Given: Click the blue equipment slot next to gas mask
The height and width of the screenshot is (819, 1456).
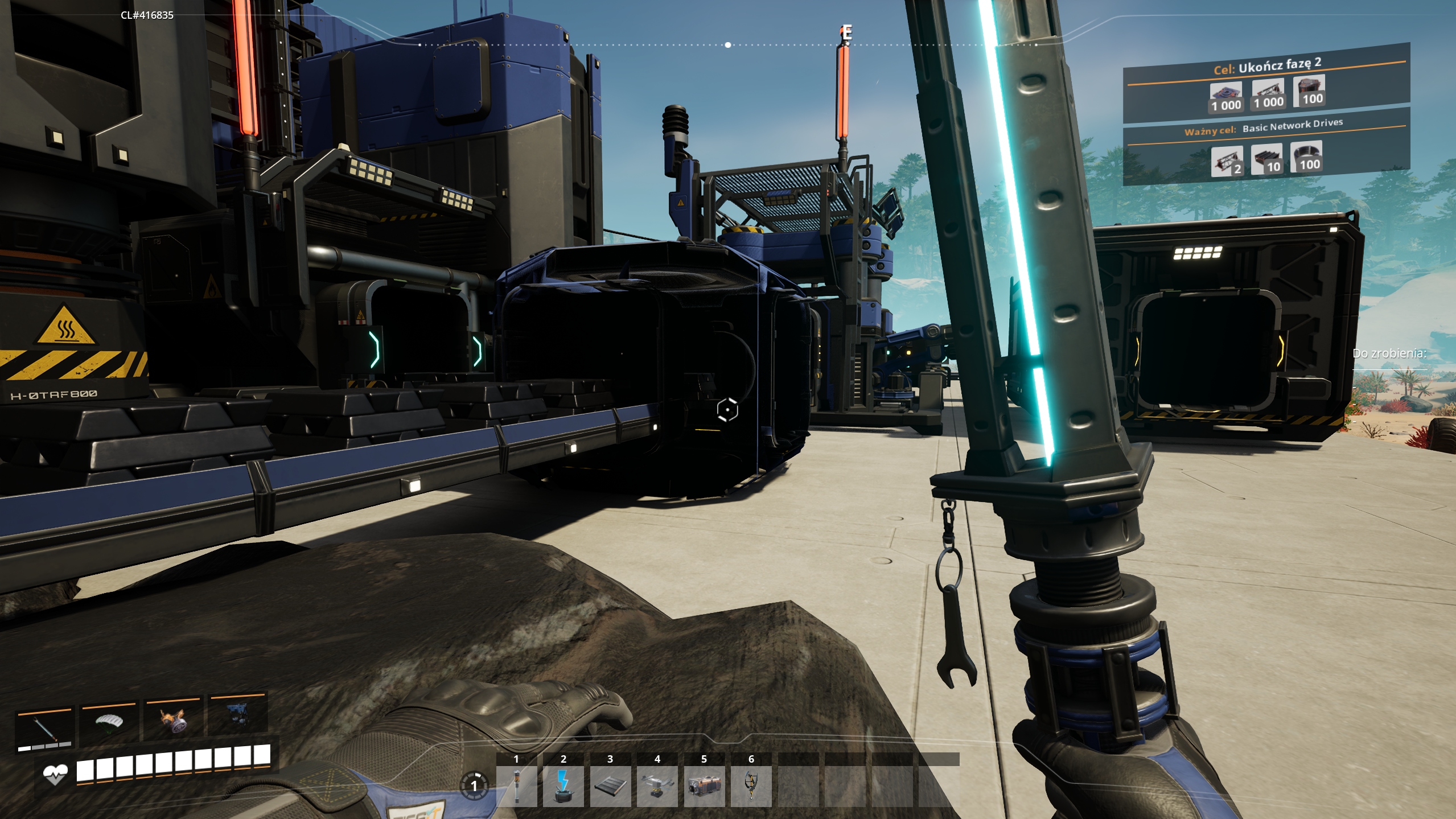Looking at the screenshot, I should (237, 717).
